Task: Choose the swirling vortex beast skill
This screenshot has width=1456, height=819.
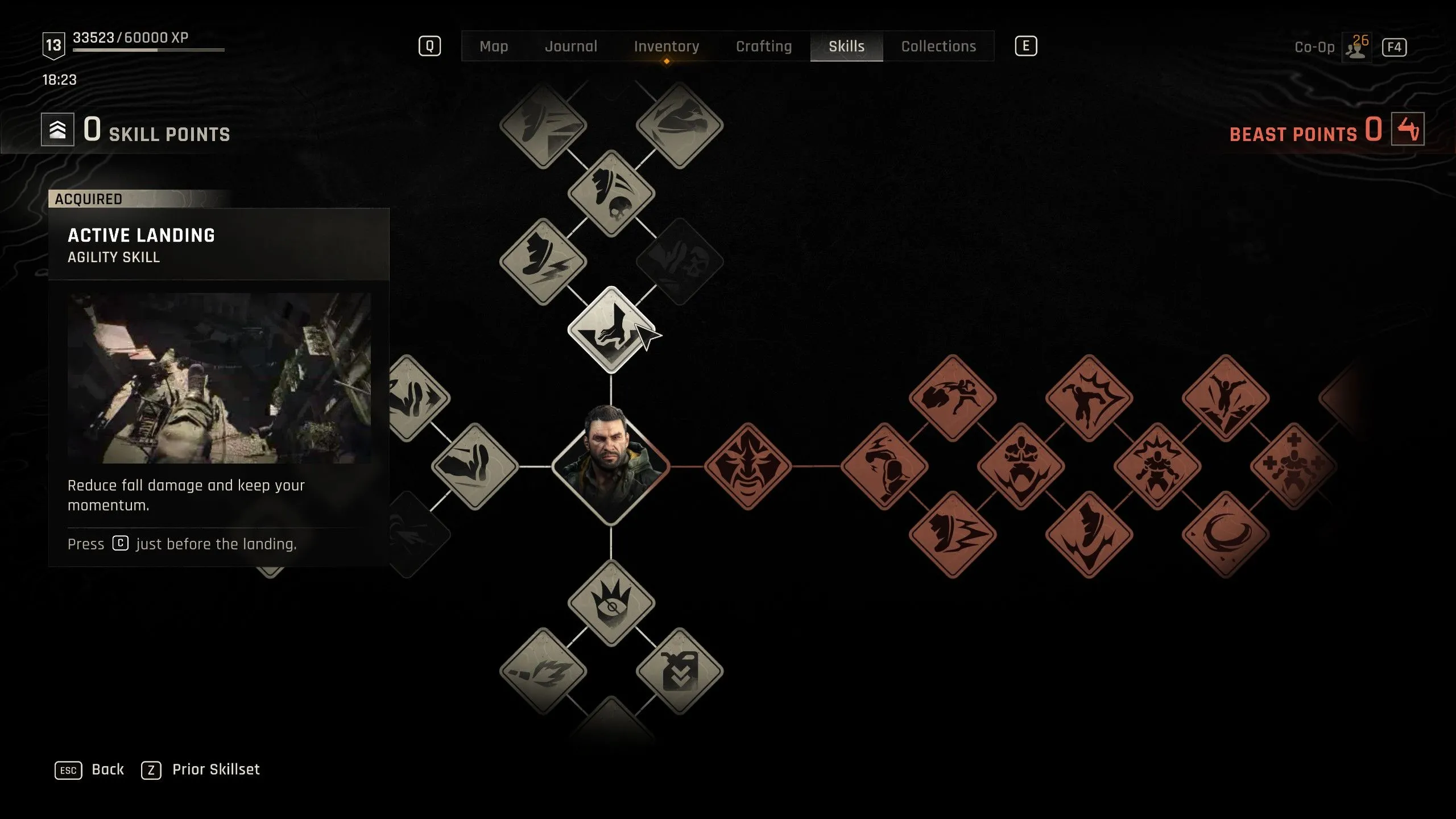Action: click(x=1225, y=535)
